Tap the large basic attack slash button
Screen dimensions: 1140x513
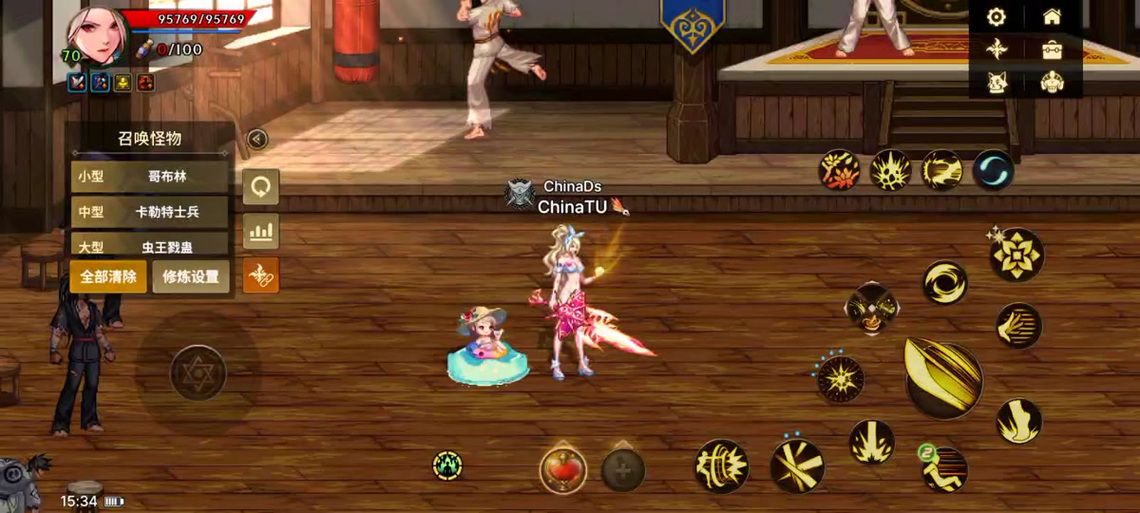tap(942, 377)
